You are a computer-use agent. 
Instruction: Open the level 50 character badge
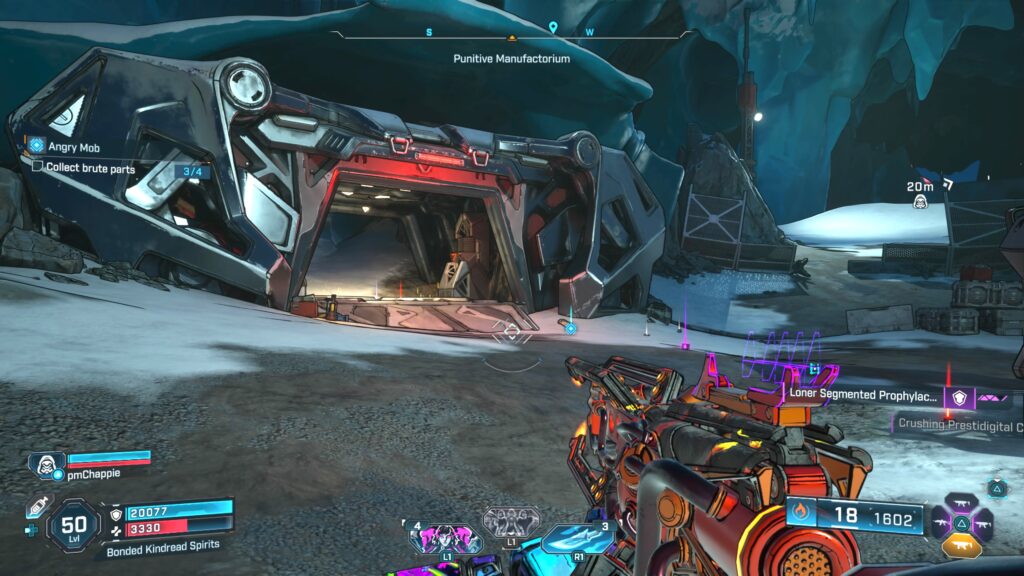click(x=73, y=524)
